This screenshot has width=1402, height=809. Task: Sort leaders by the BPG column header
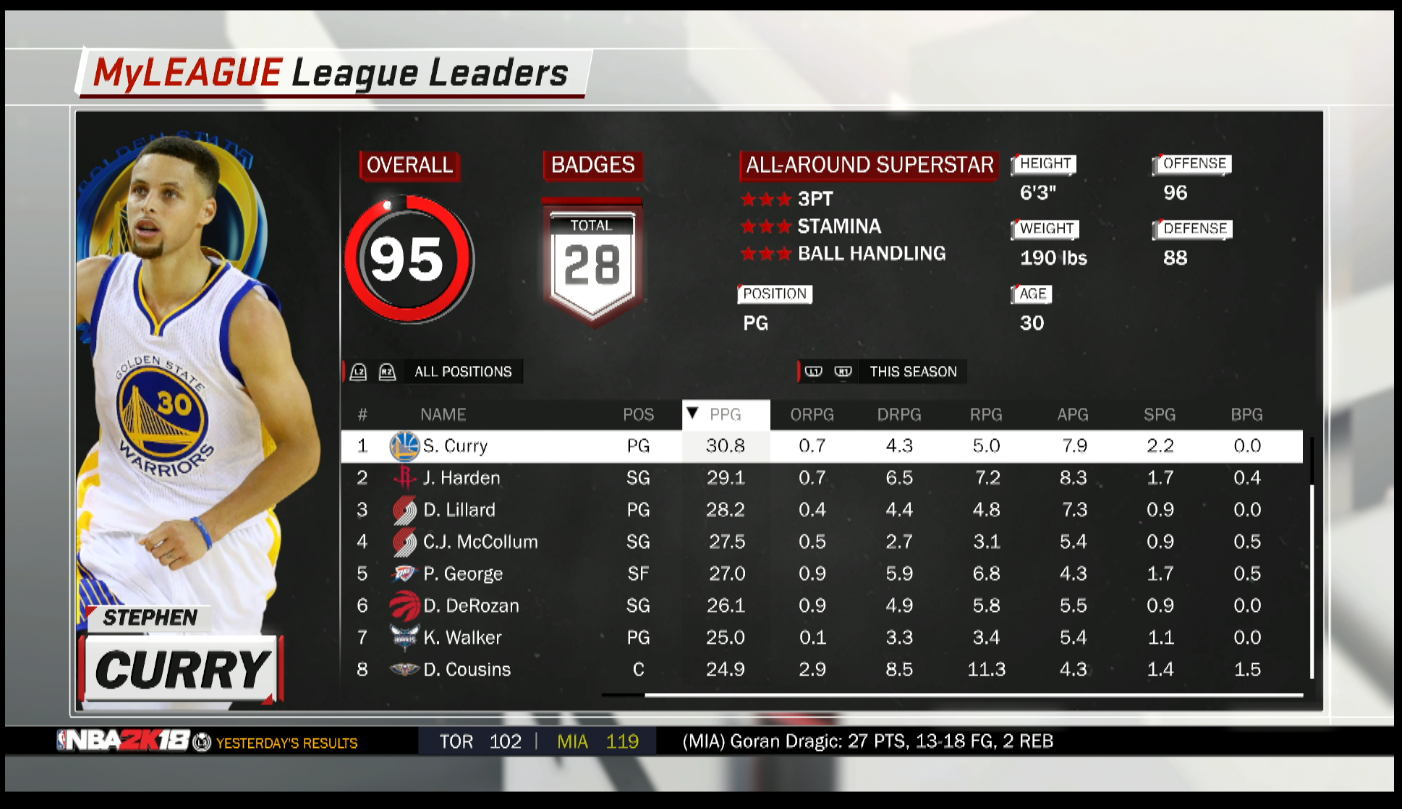pyautogui.click(x=1247, y=414)
